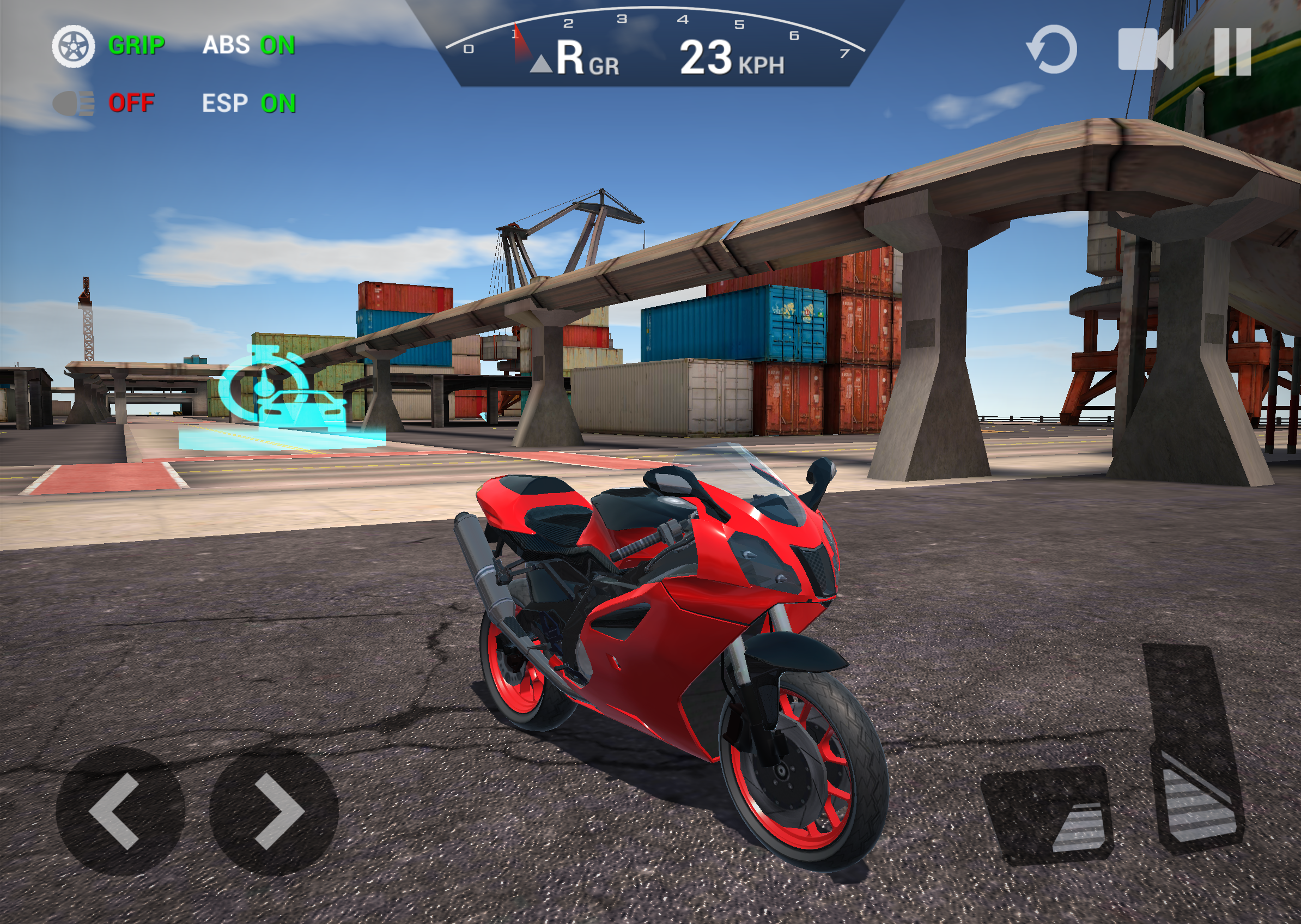This screenshot has height=924, width=1301.
Task: Turn the headlights on via the OFF label
Action: click(x=131, y=104)
